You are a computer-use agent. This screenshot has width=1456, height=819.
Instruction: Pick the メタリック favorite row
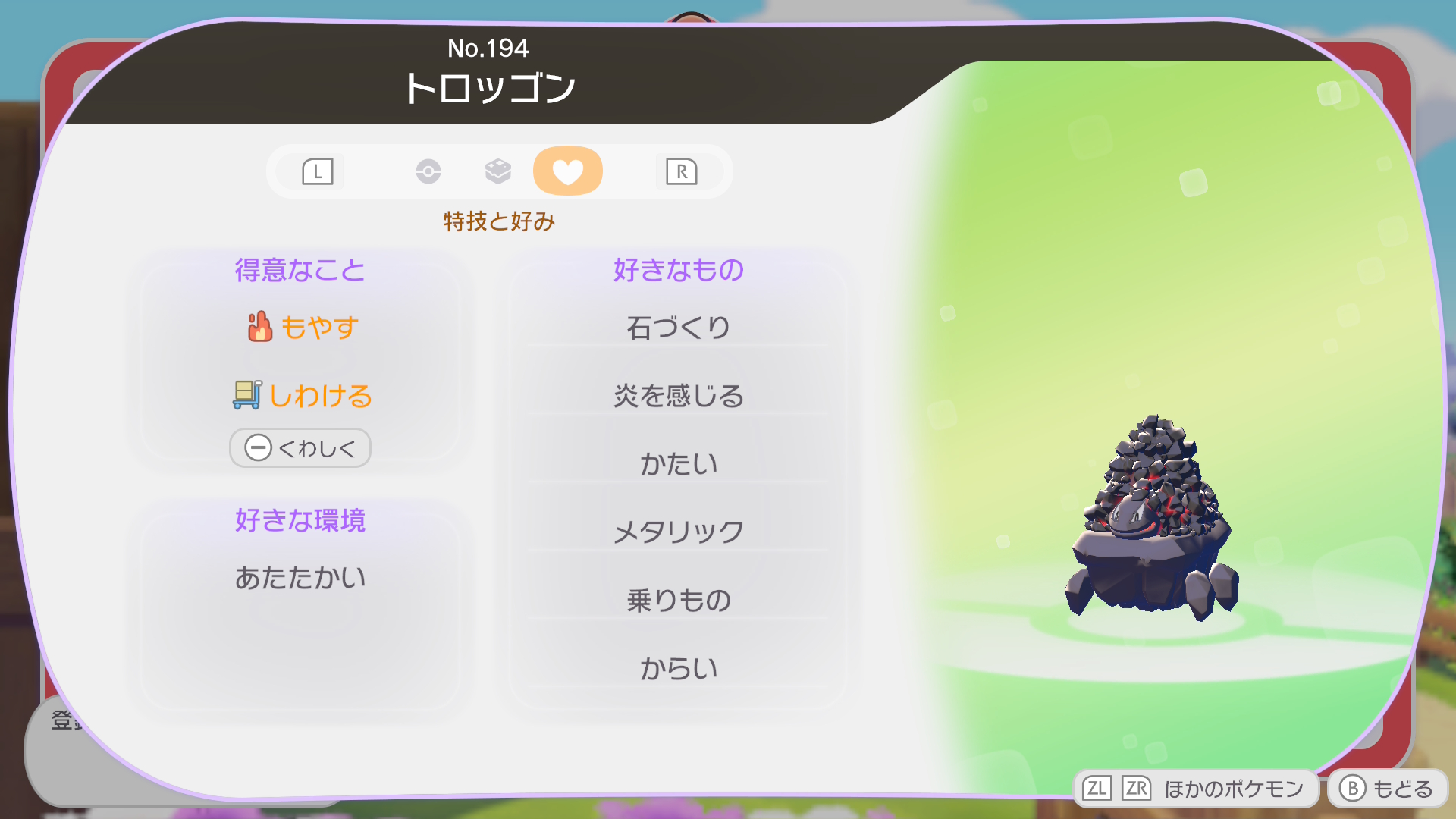click(x=678, y=532)
